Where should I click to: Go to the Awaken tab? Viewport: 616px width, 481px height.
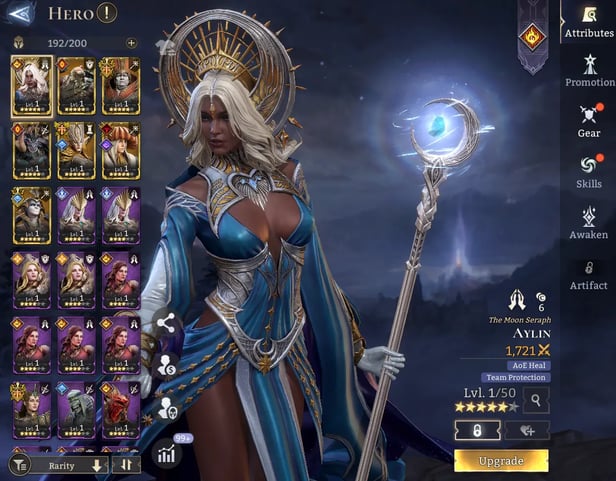[x=589, y=220]
